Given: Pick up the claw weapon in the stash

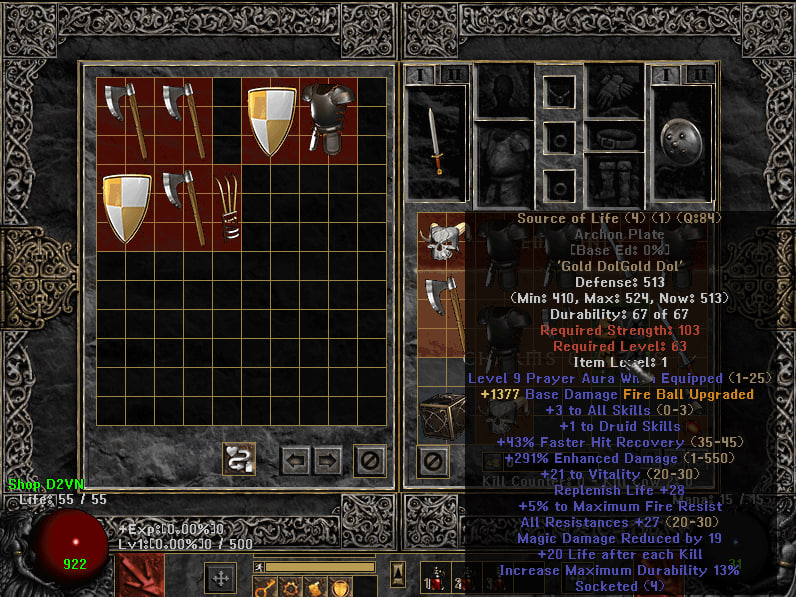Looking at the screenshot, I should coord(230,208).
